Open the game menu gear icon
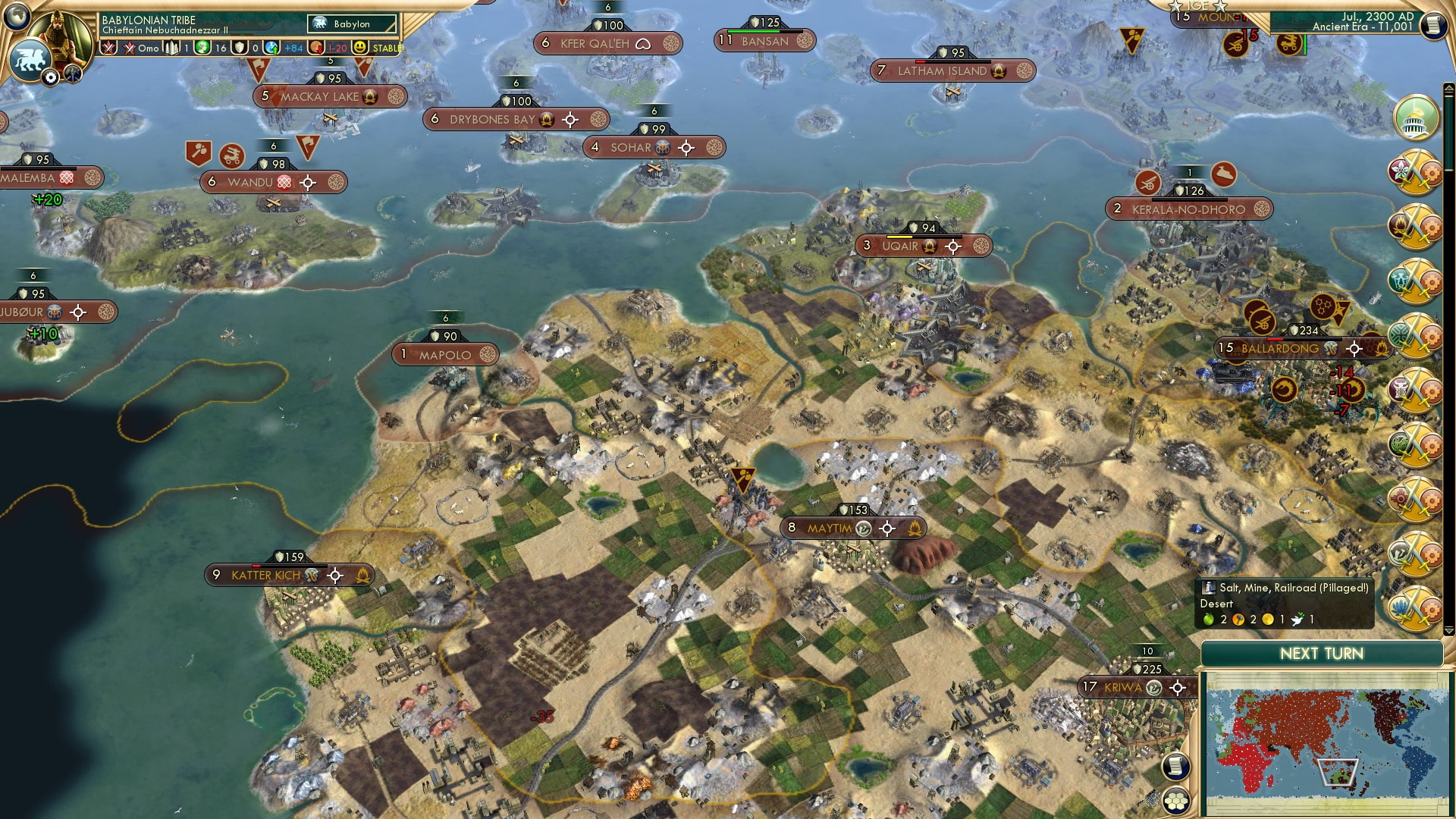 [x=50, y=77]
